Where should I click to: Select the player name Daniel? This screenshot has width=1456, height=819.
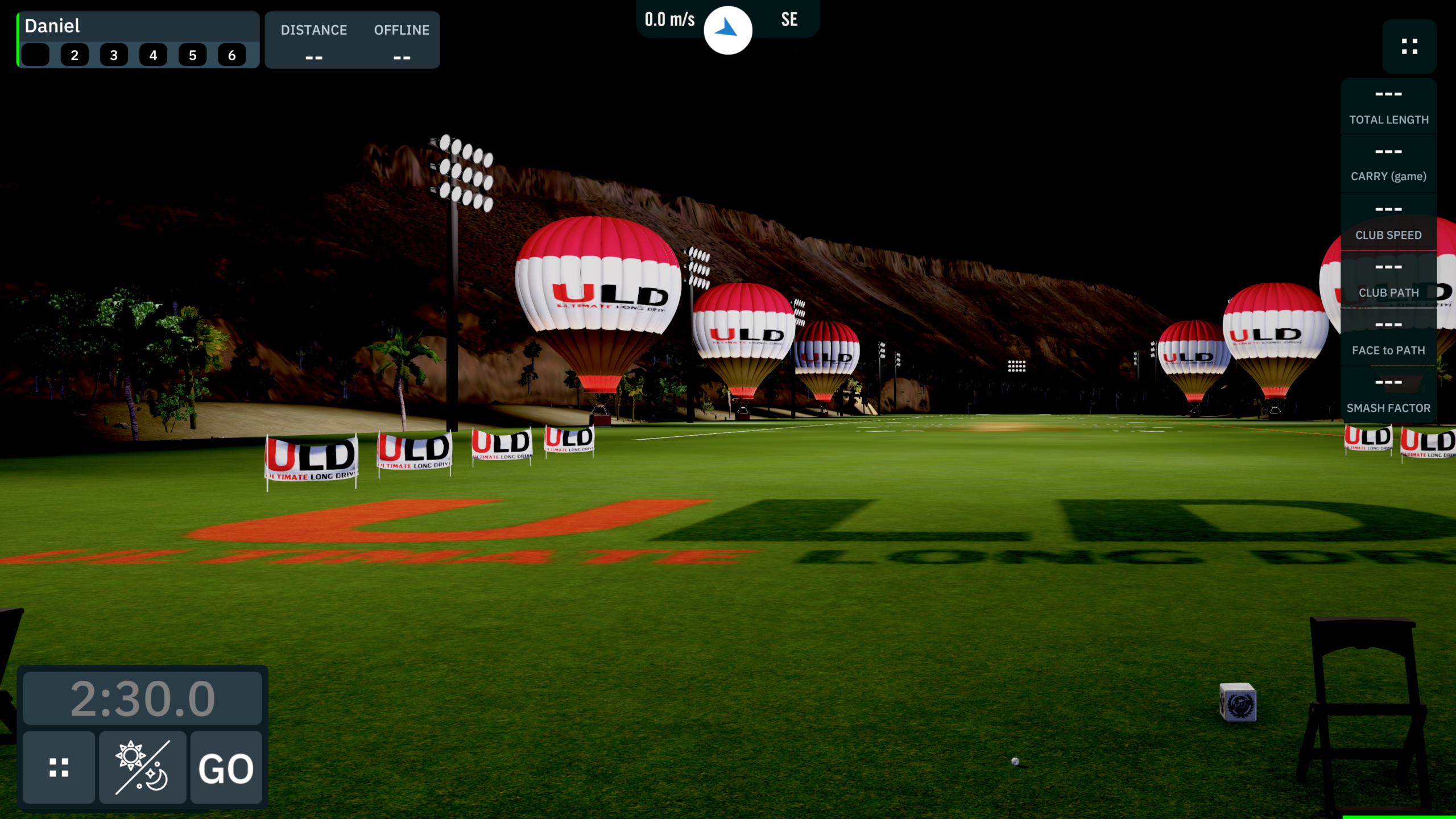tap(52, 26)
